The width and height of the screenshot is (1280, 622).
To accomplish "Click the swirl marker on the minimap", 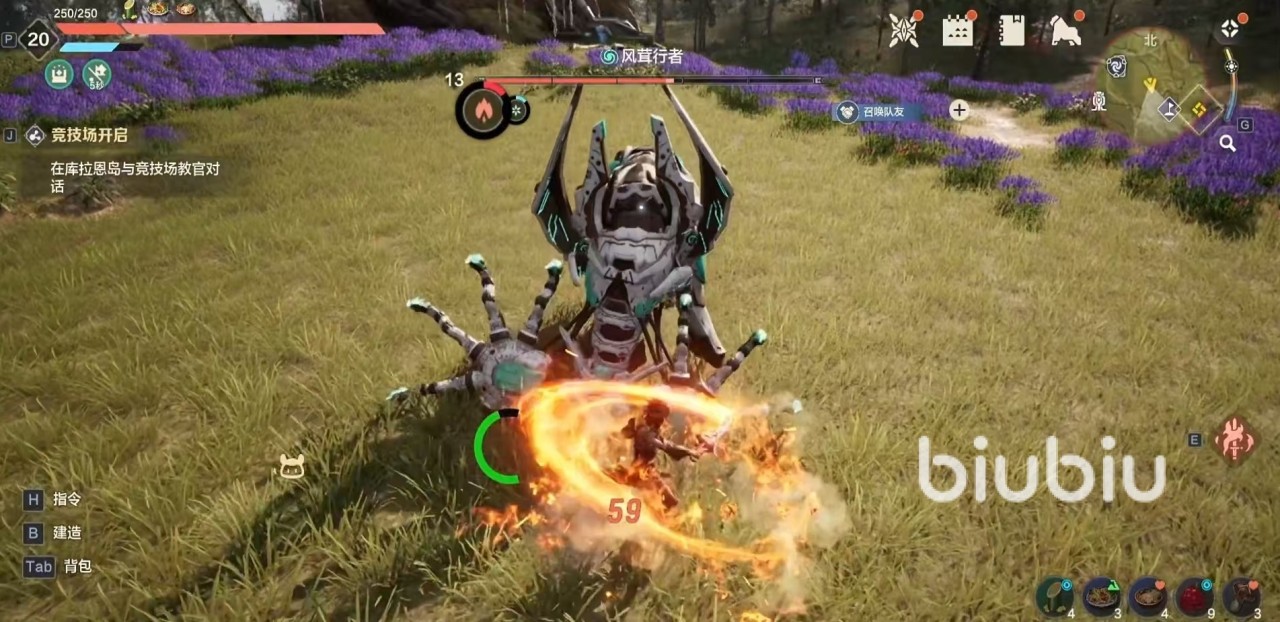I will tap(1116, 66).
